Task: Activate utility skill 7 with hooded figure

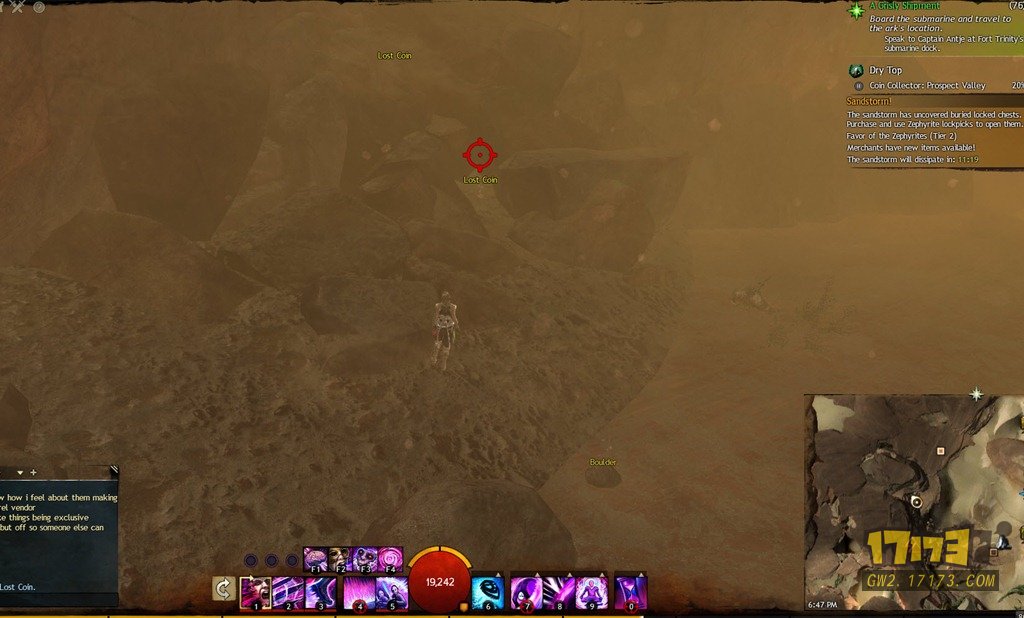Action: pyautogui.click(x=526, y=592)
